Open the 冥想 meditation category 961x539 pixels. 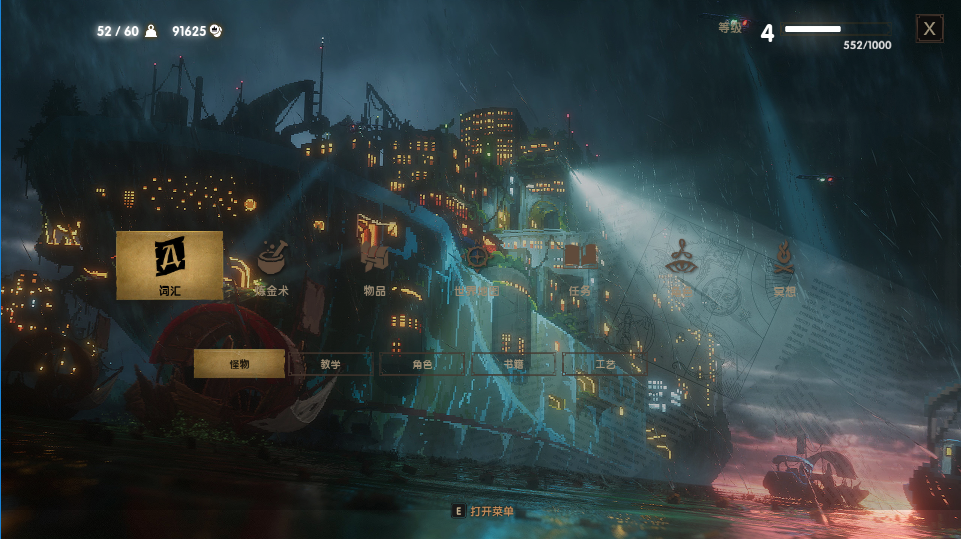tap(784, 266)
